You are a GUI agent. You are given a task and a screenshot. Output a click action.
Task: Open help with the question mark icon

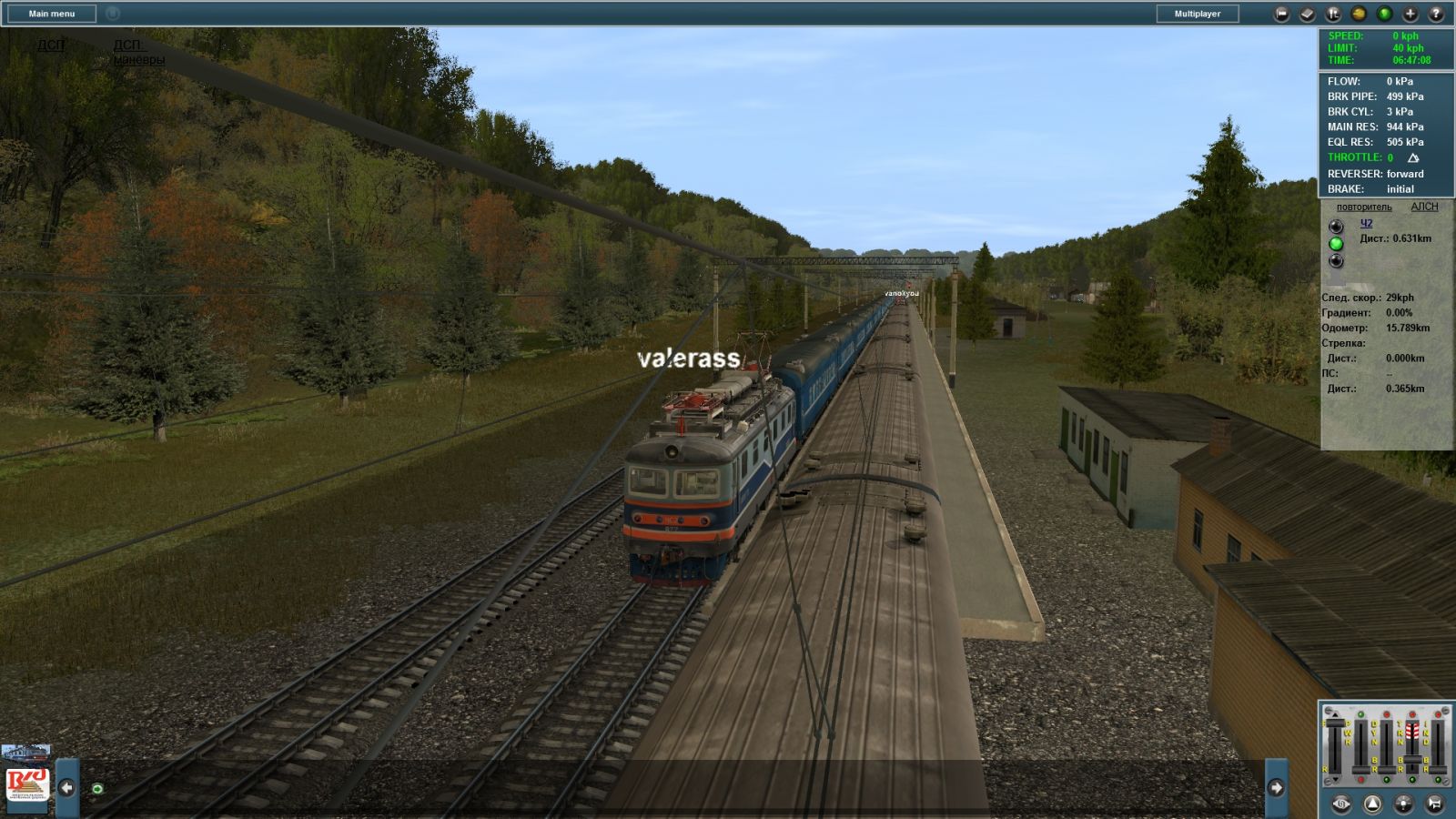tap(1436, 14)
